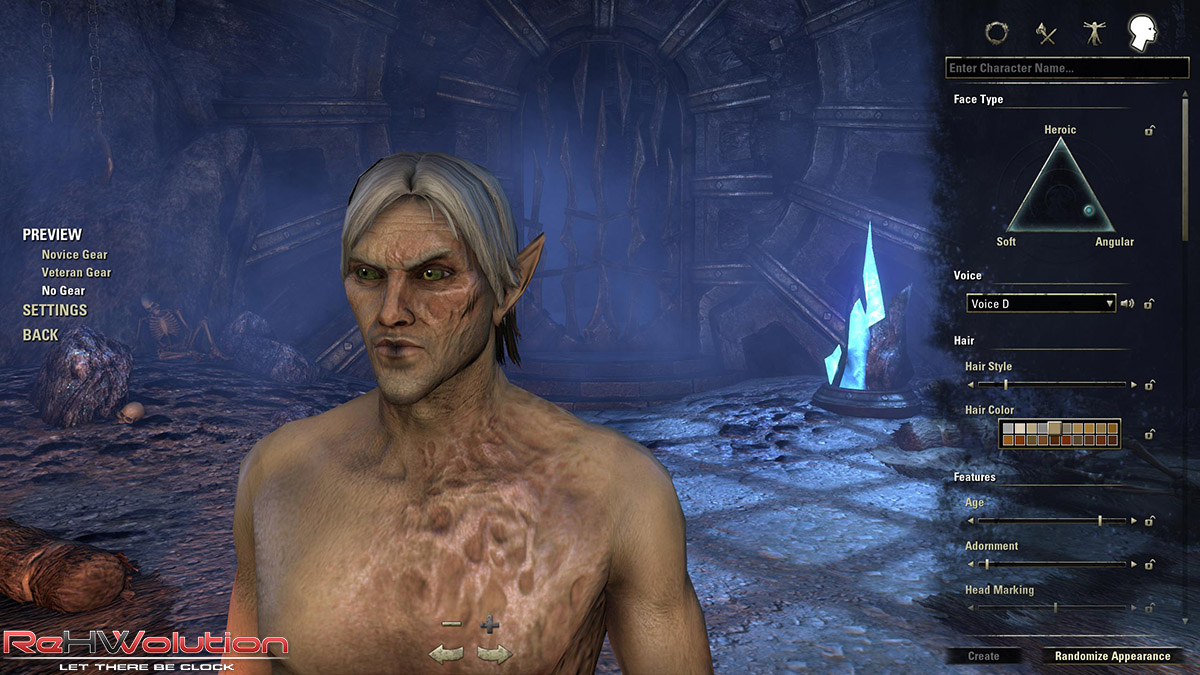This screenshot has width=1200, height=675.
Task: Click the Enter Character Name field
Action: (1066, 68)
